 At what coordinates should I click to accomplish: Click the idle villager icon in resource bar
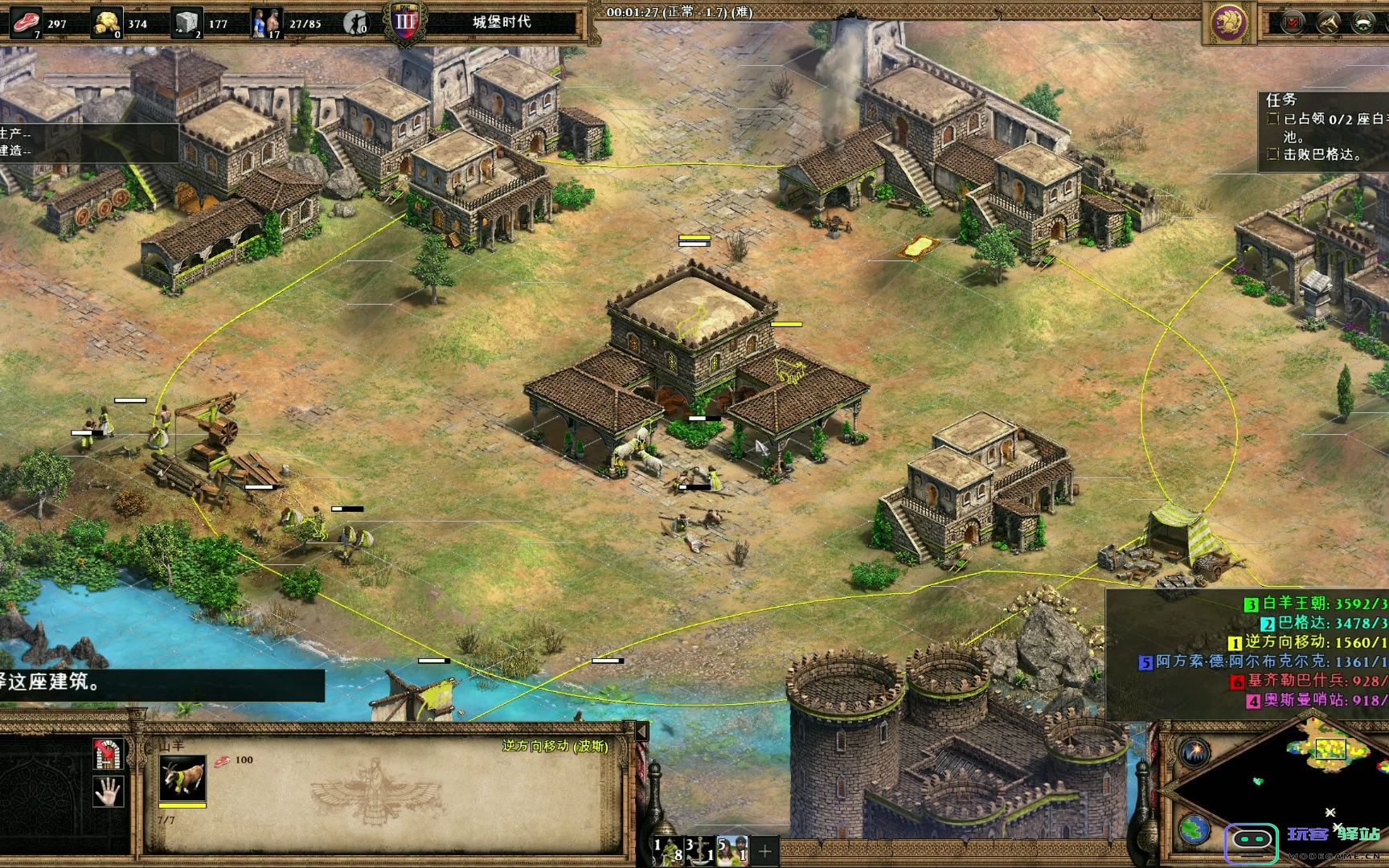tap(357, 23)
